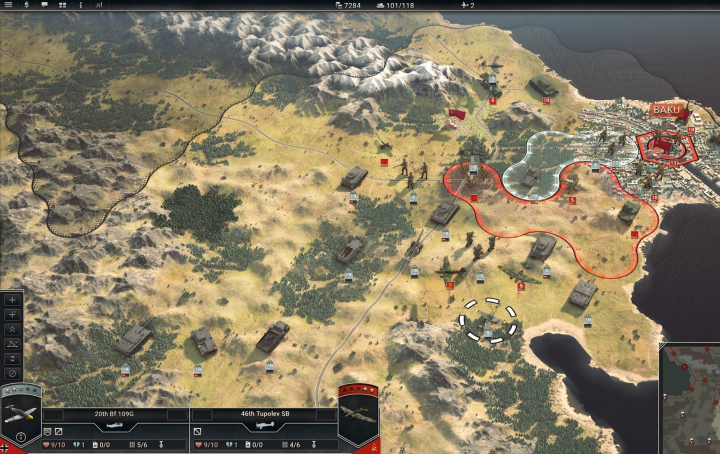Open the dollar sign purchase screen
The image size is (720, 454).
pyautogui.click(x=26, y=6)
